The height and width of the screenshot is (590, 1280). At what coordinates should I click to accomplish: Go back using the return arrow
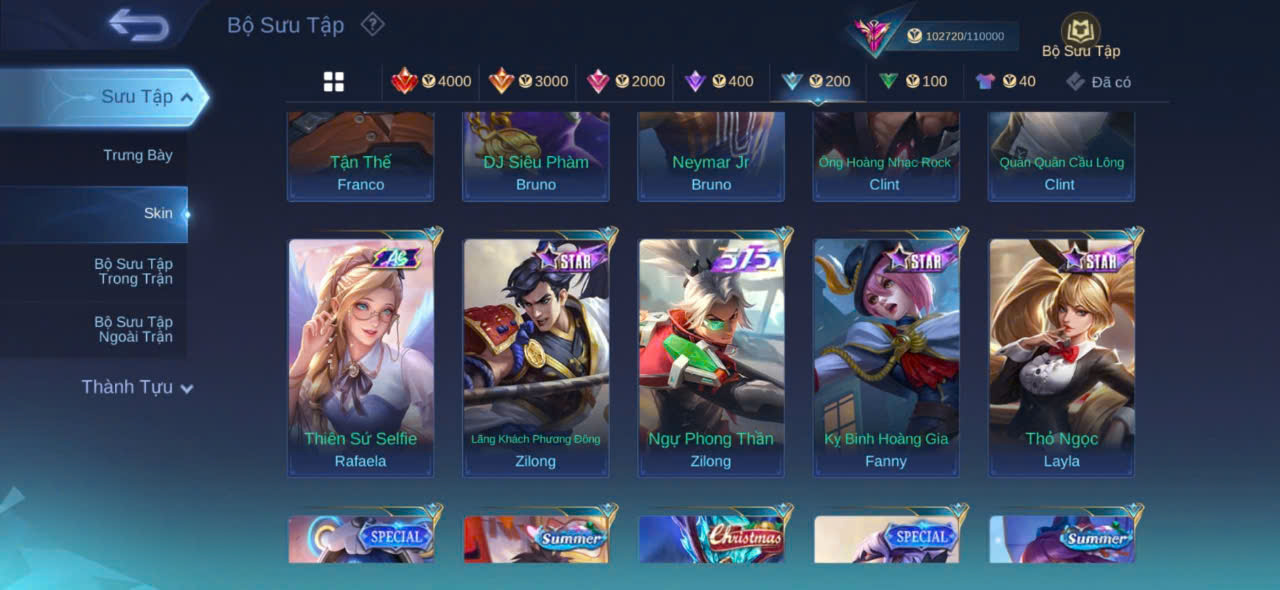pos(138,25)
